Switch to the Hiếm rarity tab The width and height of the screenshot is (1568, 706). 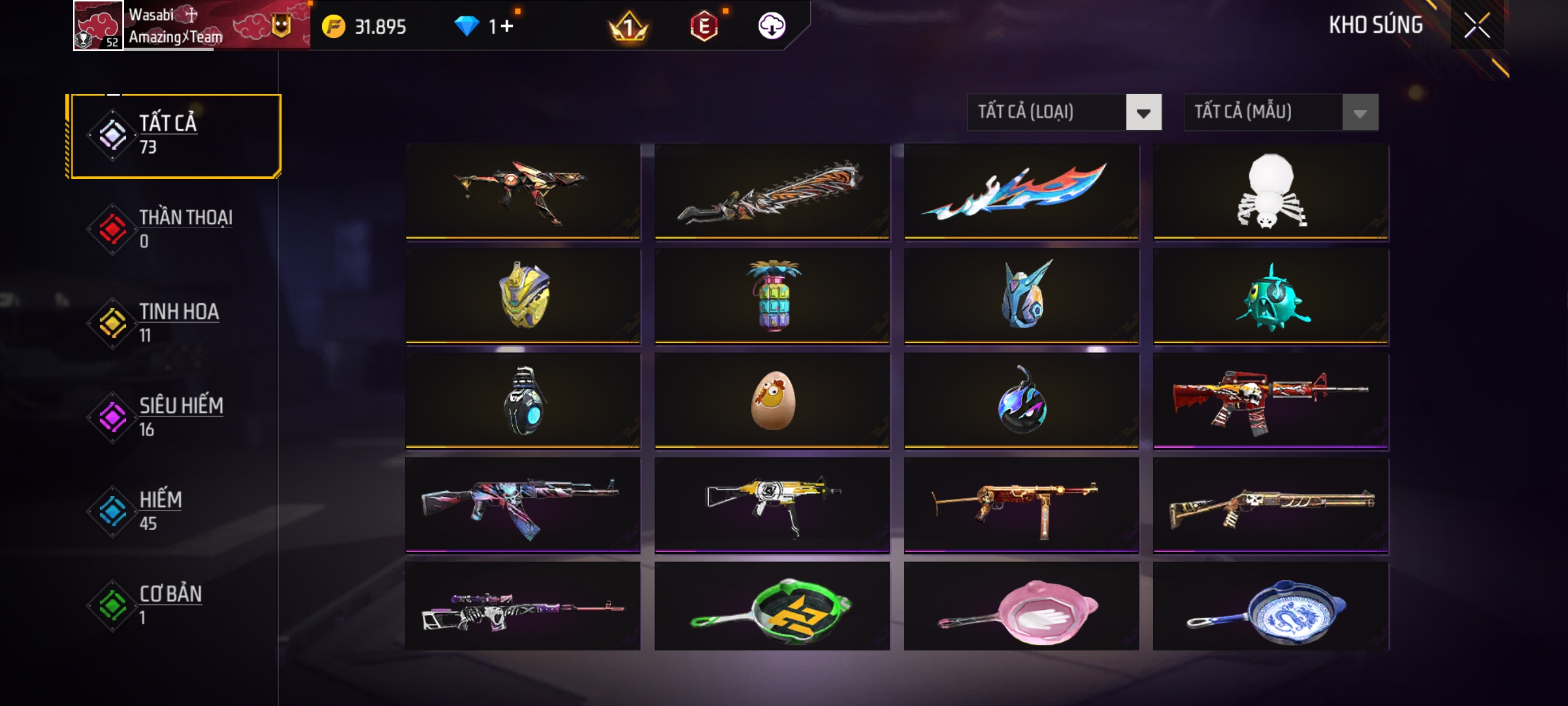175,511
